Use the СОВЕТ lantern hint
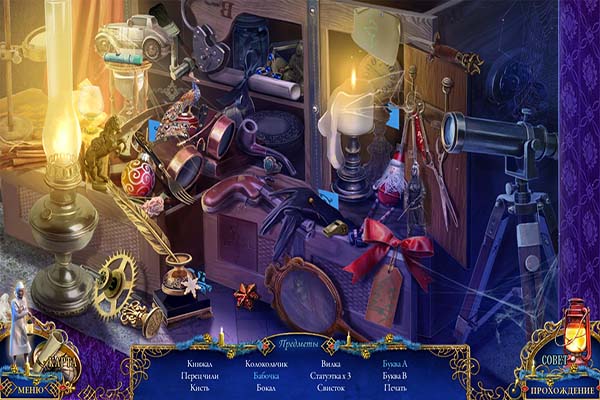The image size is (600, 400). pyautogui.click(x=555, y=357)
